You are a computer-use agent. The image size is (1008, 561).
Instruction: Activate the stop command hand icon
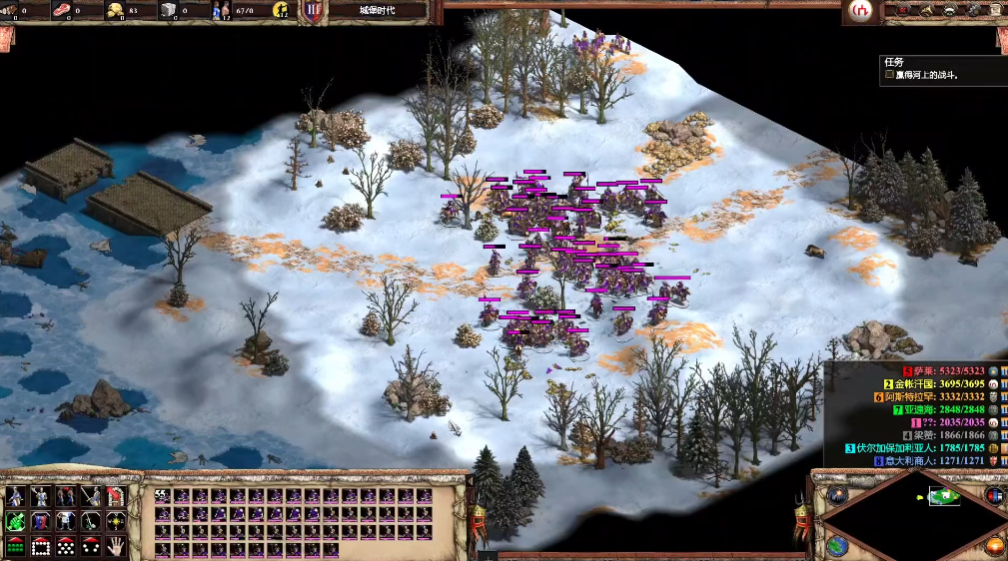116,546
